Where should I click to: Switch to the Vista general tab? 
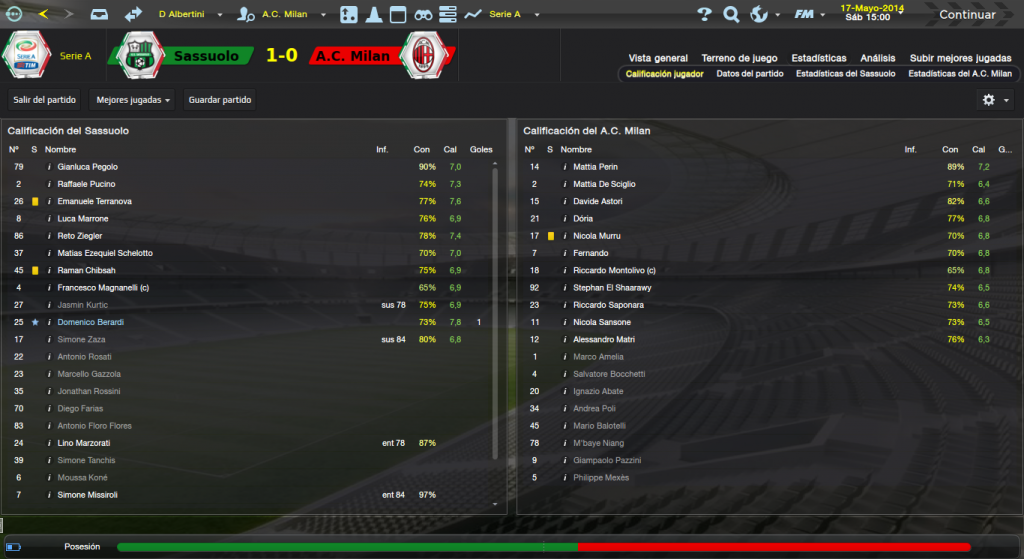point(658,58)
